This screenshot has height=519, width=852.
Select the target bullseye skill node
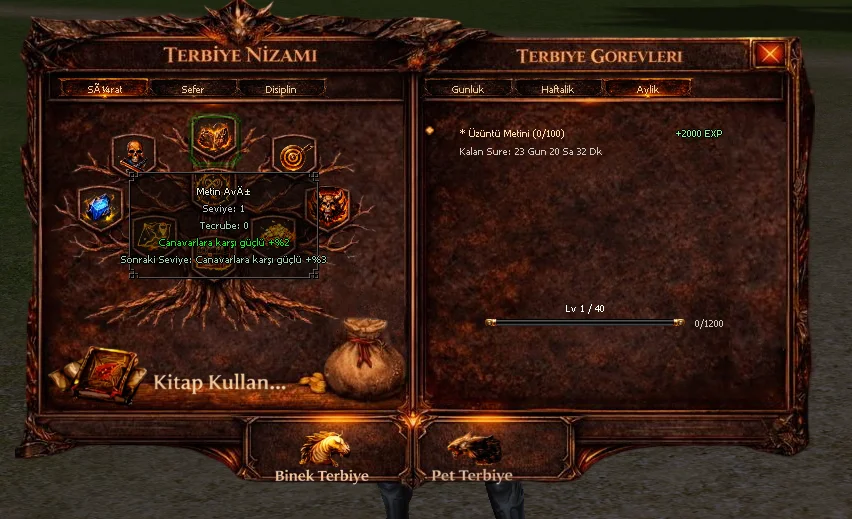click(x=293, y=155)
